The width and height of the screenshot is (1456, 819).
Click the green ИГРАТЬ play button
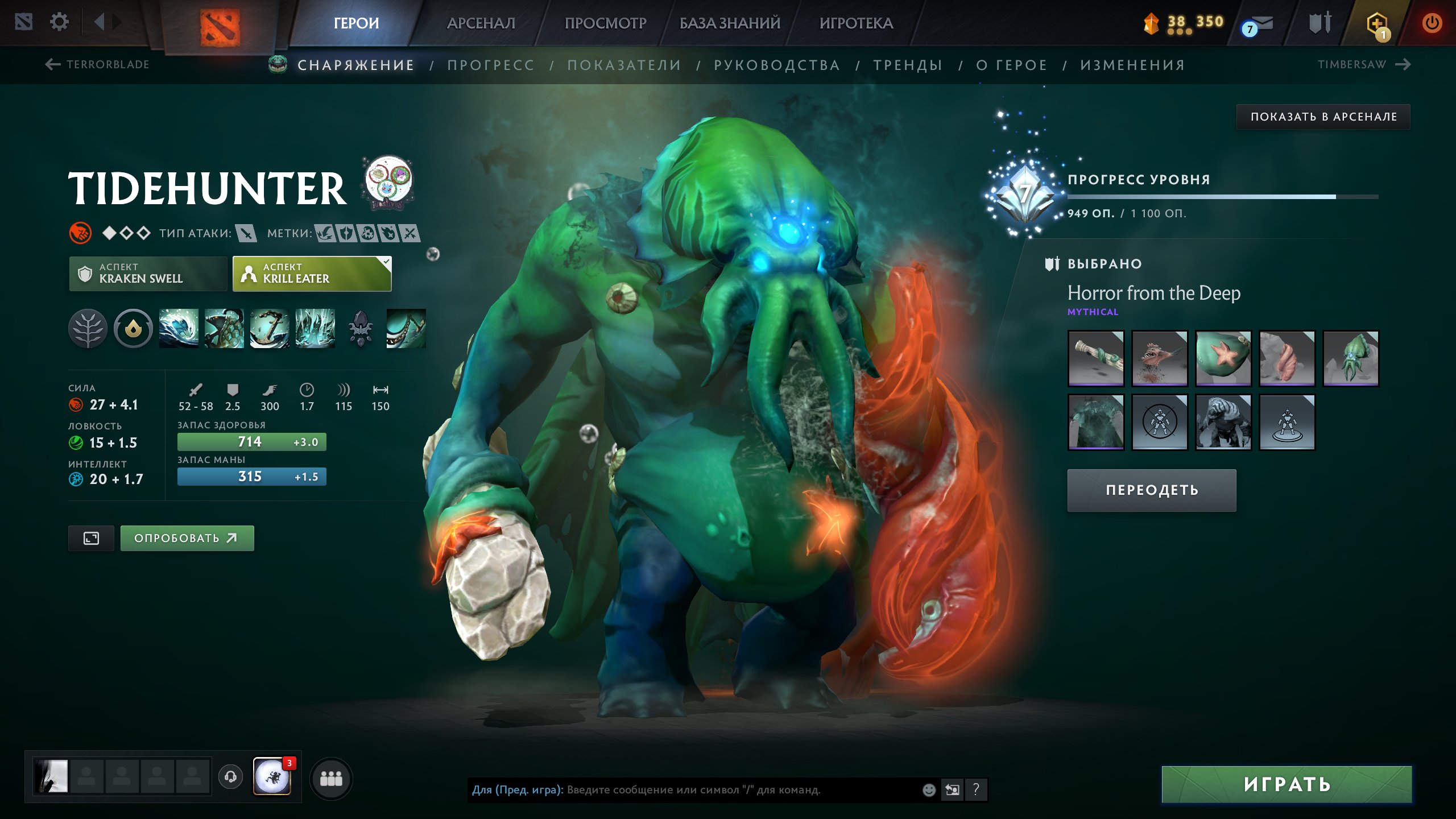pyautogui.click(x=1287, y=784)
